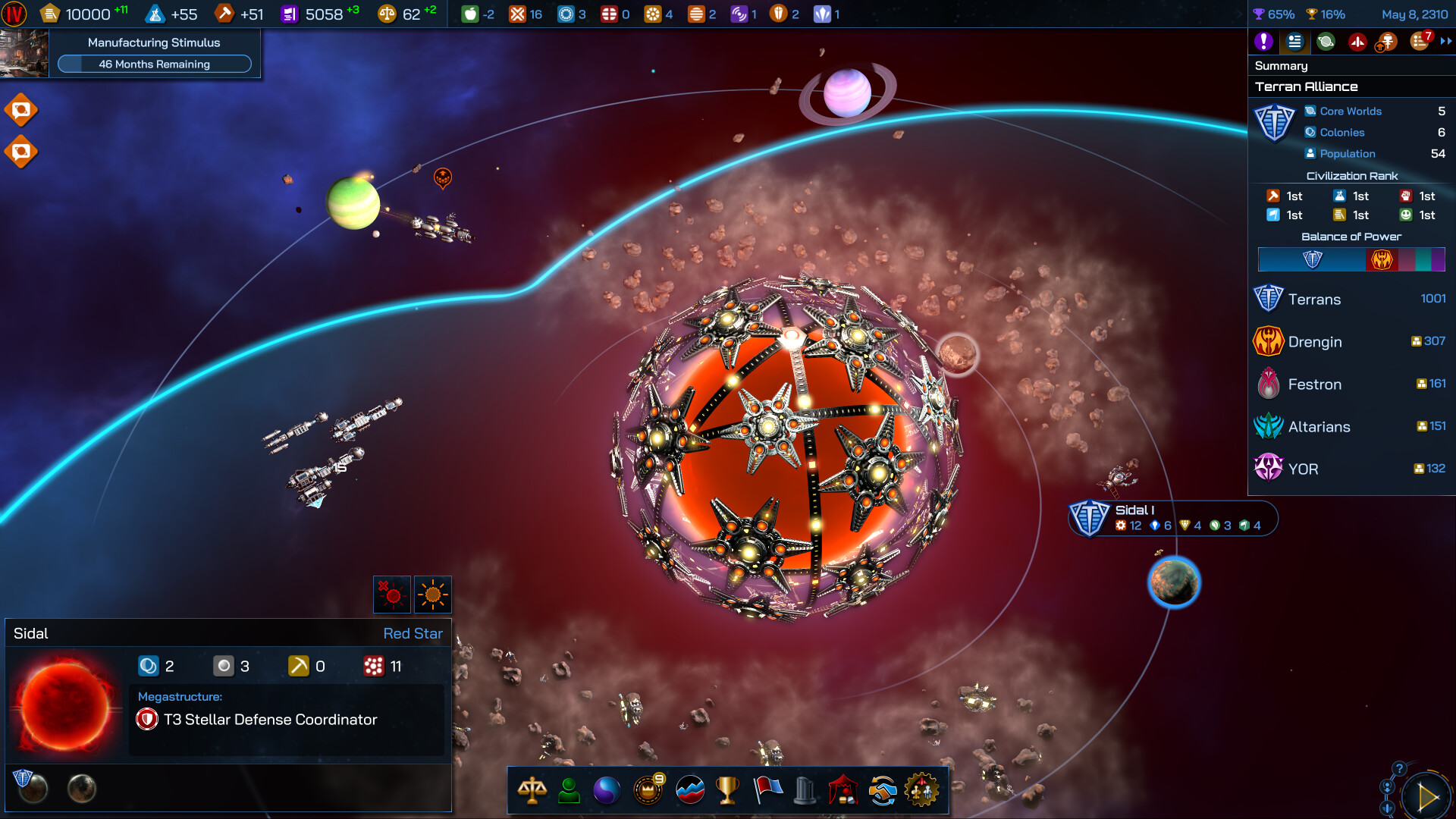
Task: Open the gear ship designer icon
Action: pos(922,790)
